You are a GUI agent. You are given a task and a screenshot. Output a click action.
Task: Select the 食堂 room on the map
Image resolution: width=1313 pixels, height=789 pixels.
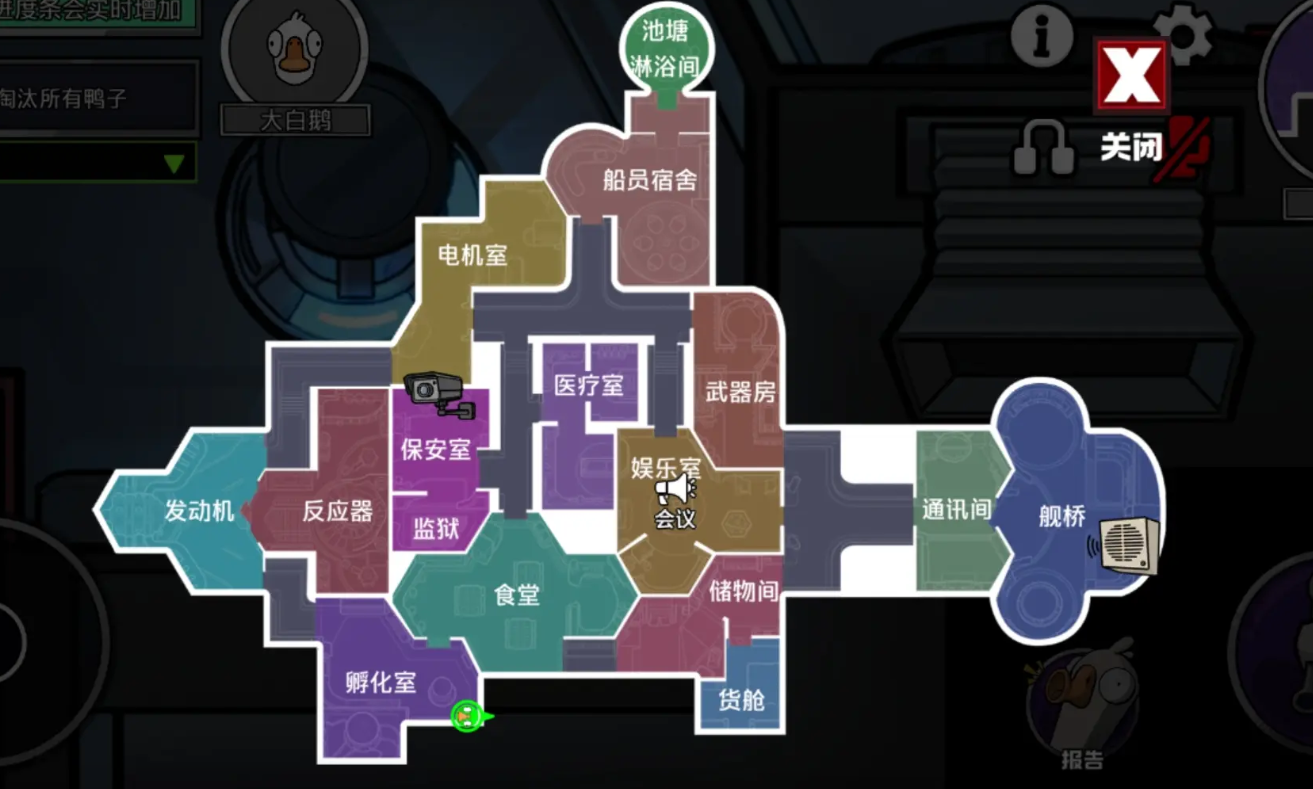point(516,595)
